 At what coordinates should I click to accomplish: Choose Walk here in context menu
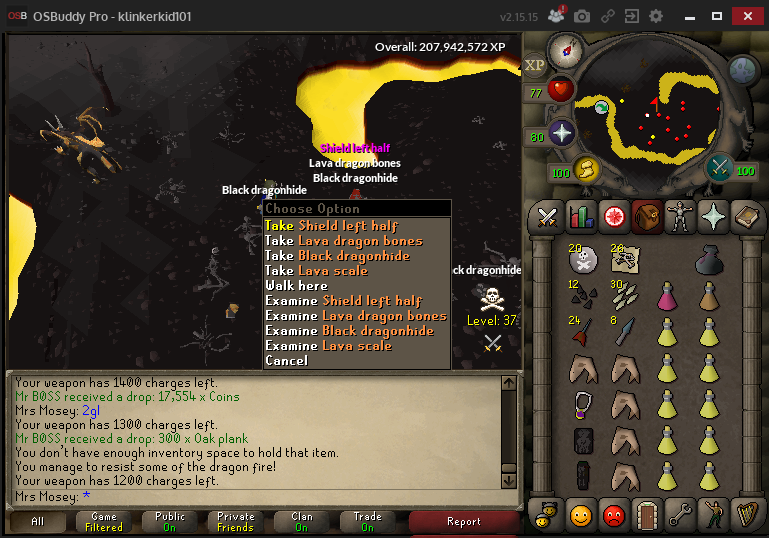(x=296, y=286)
